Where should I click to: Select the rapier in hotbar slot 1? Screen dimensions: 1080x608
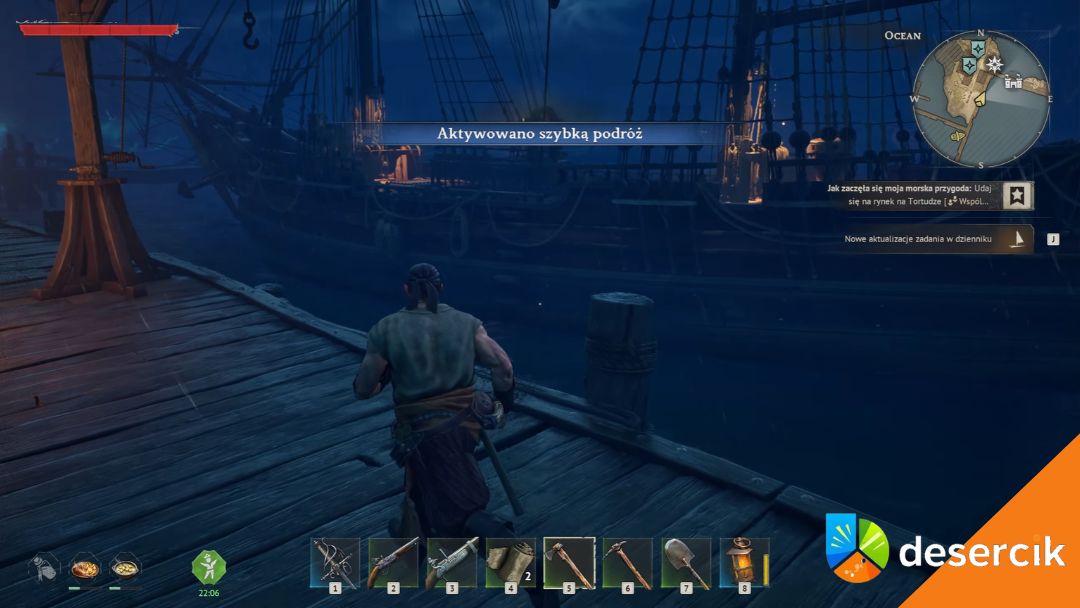tap(334, 562)
